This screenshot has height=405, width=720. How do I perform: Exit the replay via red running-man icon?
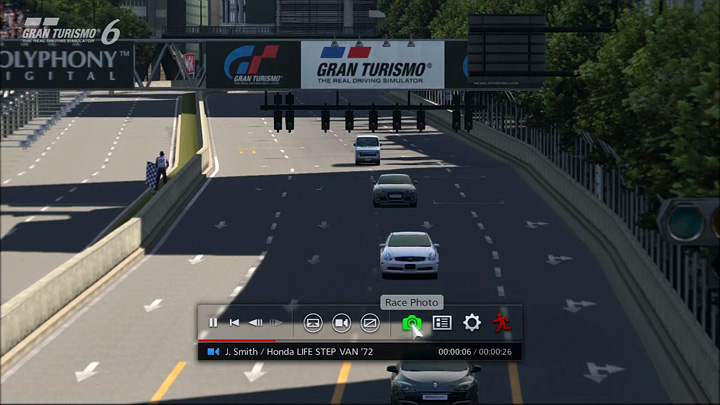(502, 322)
